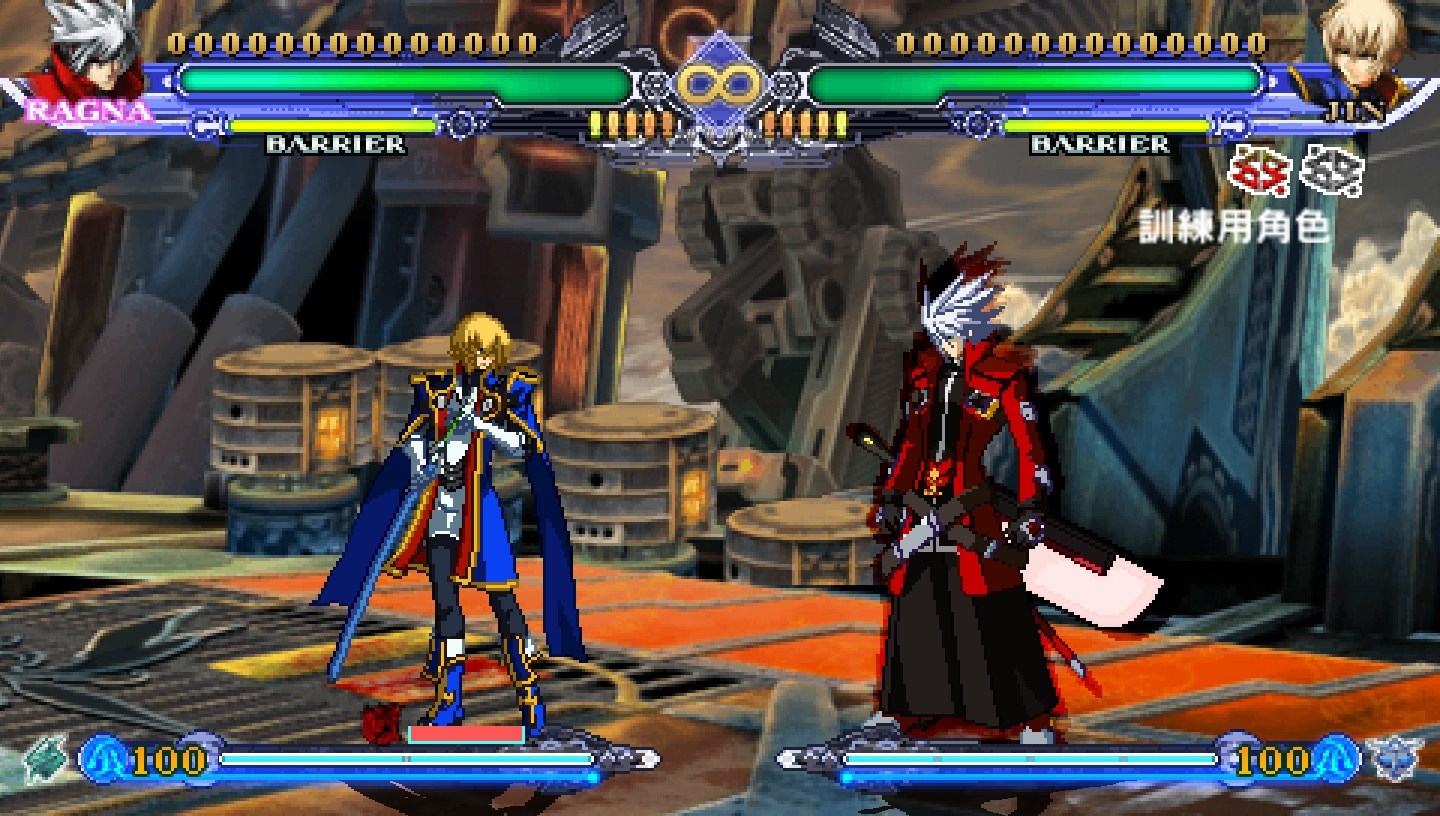Click the infinity timer symbol at top center
Image resolution: width=1440 pixels, height=816 pixels.
pos(719,83)
